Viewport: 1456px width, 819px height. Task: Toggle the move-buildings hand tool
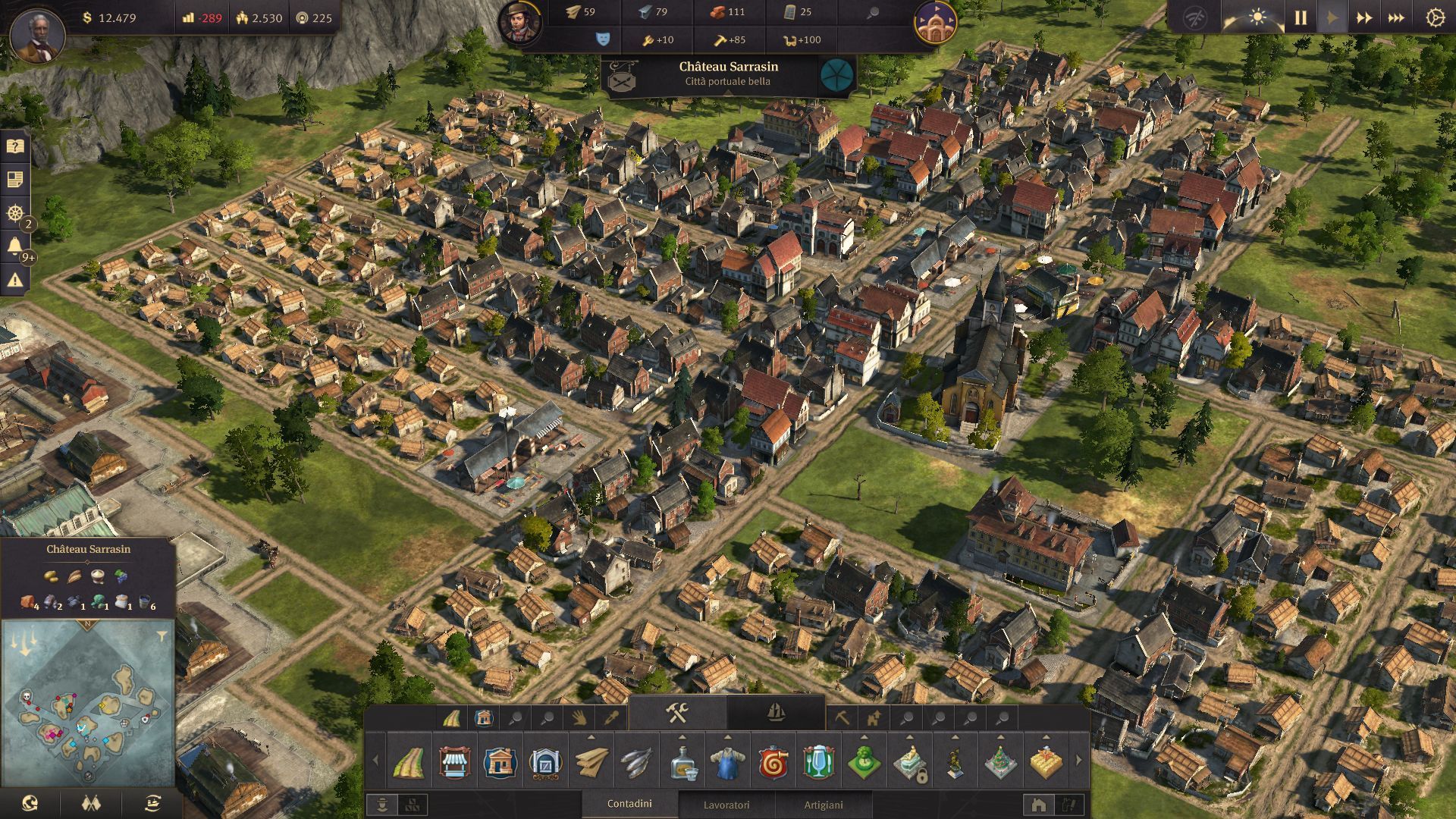[x=576, y=718]
